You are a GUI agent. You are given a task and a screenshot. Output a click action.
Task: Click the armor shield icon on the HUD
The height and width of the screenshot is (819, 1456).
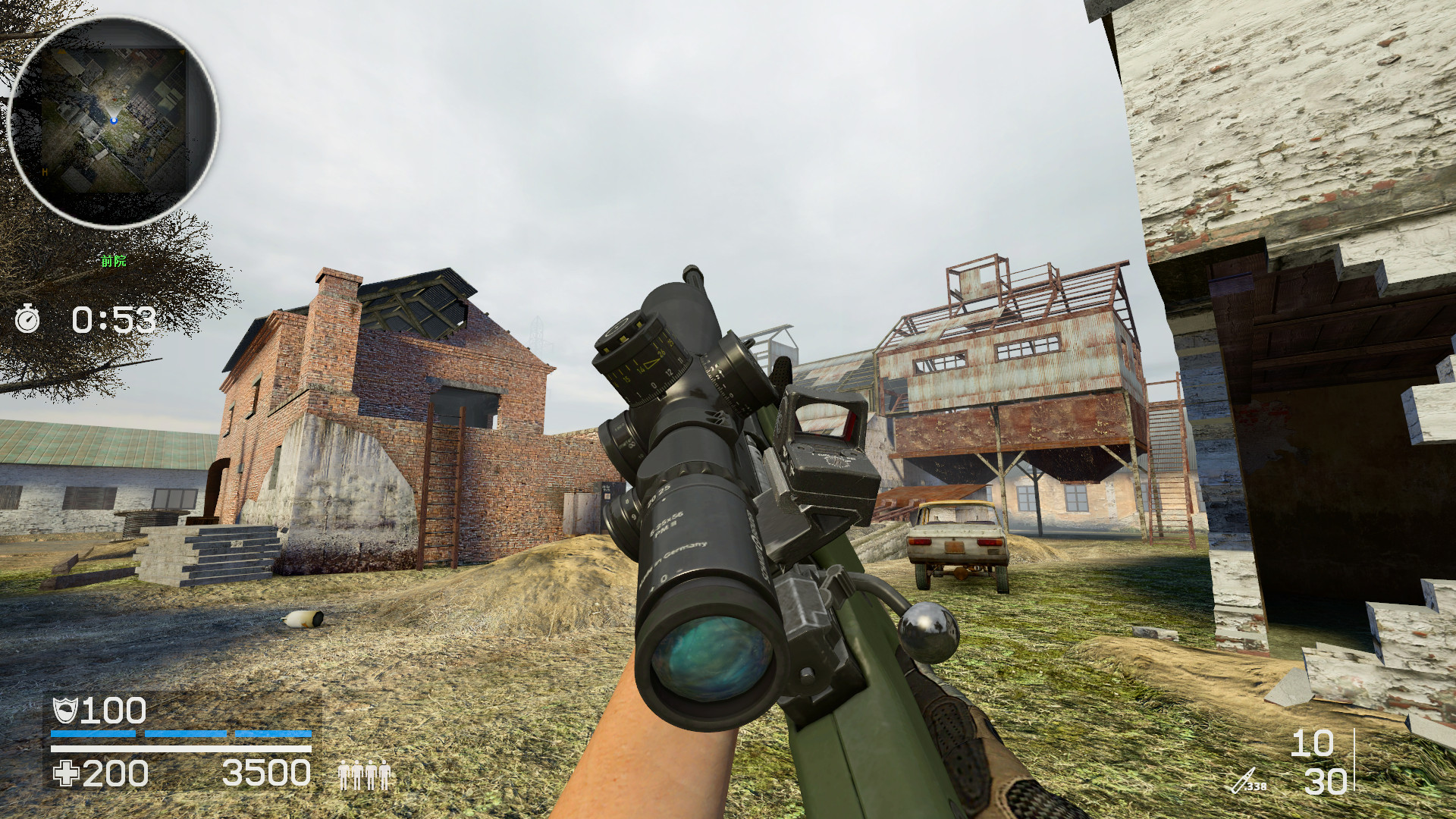tap(67, 711)
